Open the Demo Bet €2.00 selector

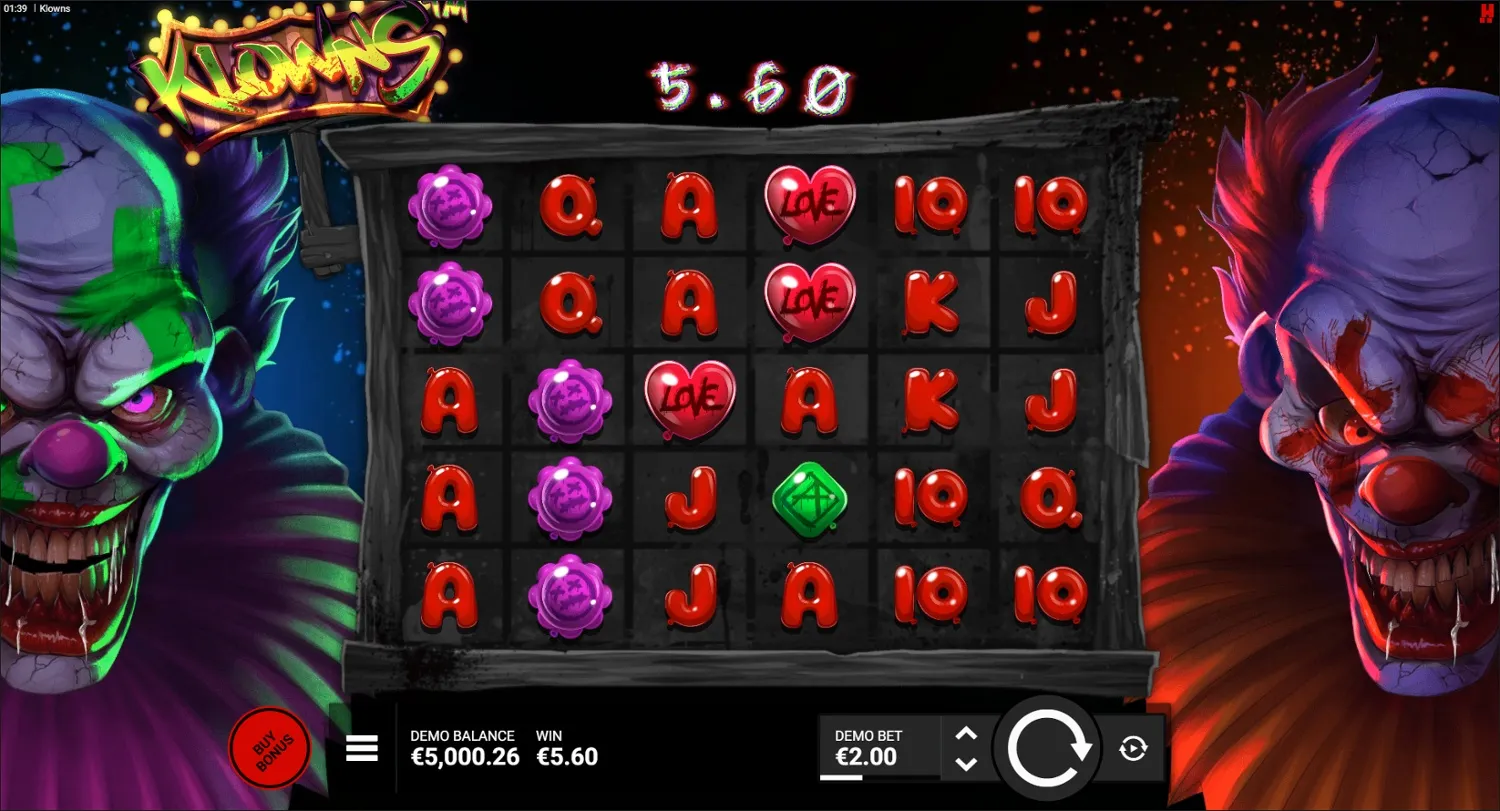[x=878, y=747]
